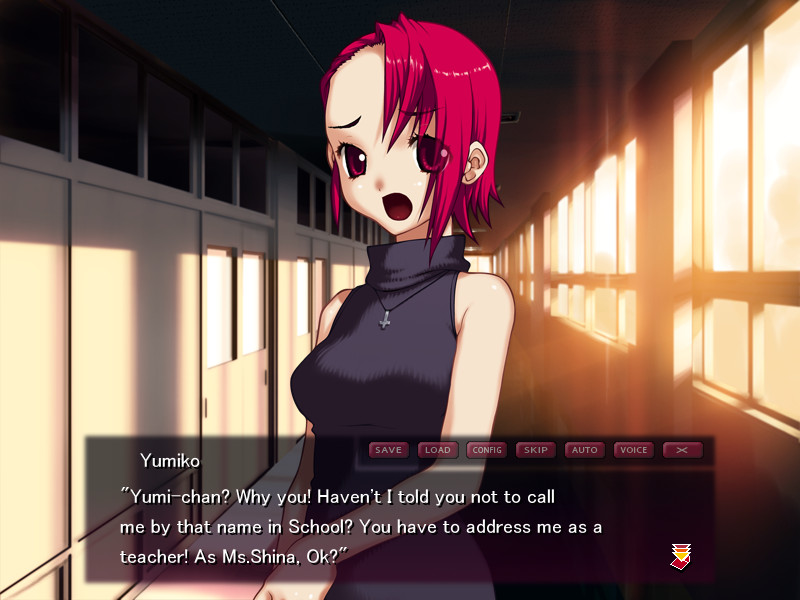Hide the dialogue box with the X button
The image size is (800, 600).
click(x=682, y=450)
